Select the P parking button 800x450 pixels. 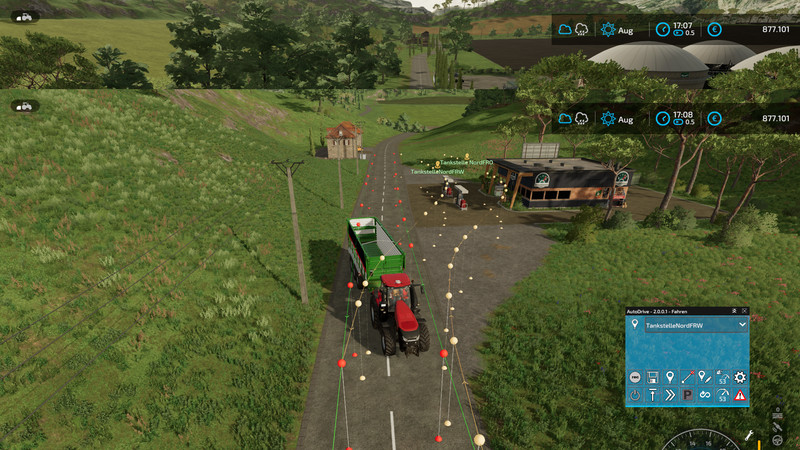[687, 396]
